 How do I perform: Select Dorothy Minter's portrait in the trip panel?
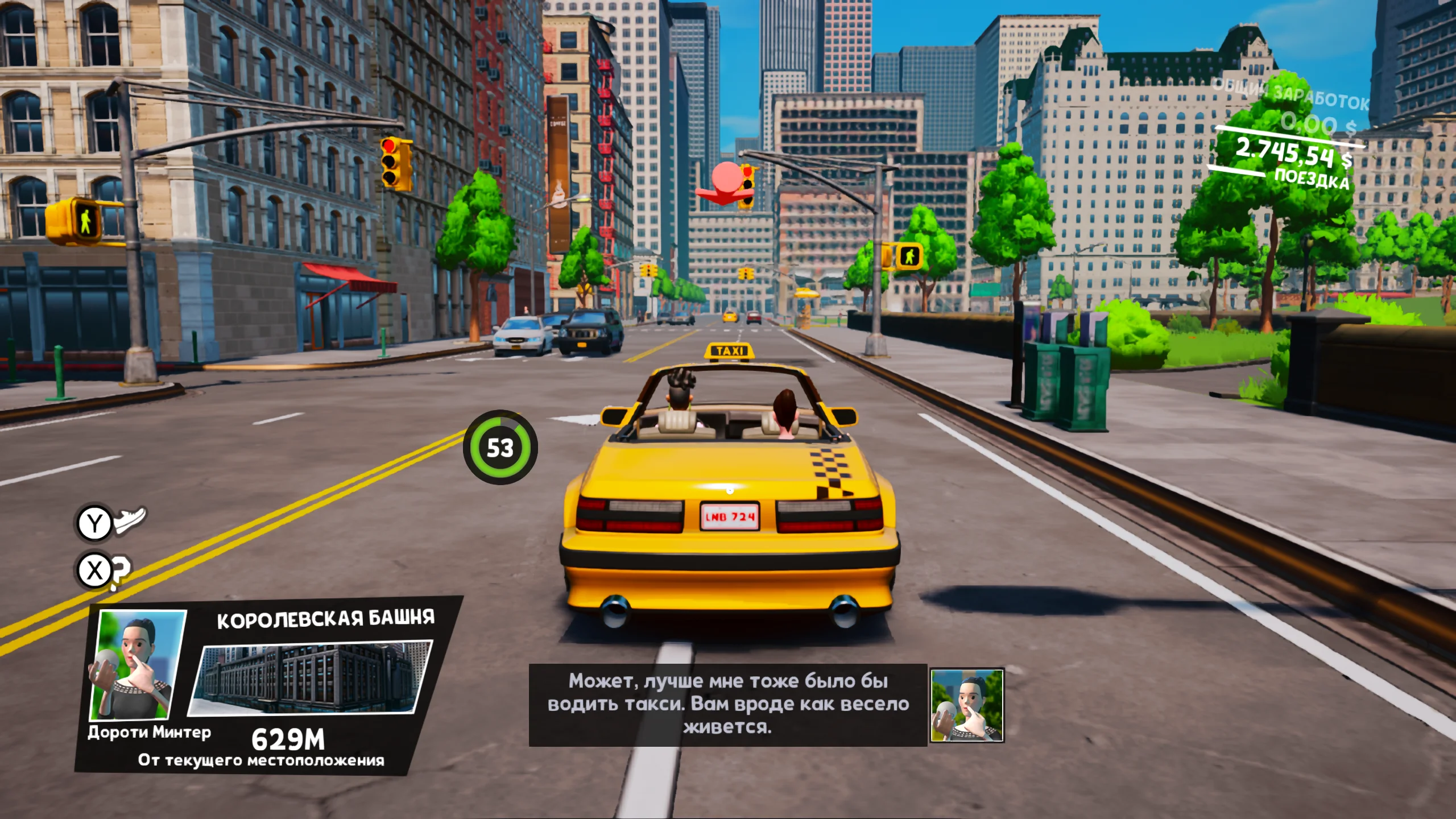tap(136, 664)
